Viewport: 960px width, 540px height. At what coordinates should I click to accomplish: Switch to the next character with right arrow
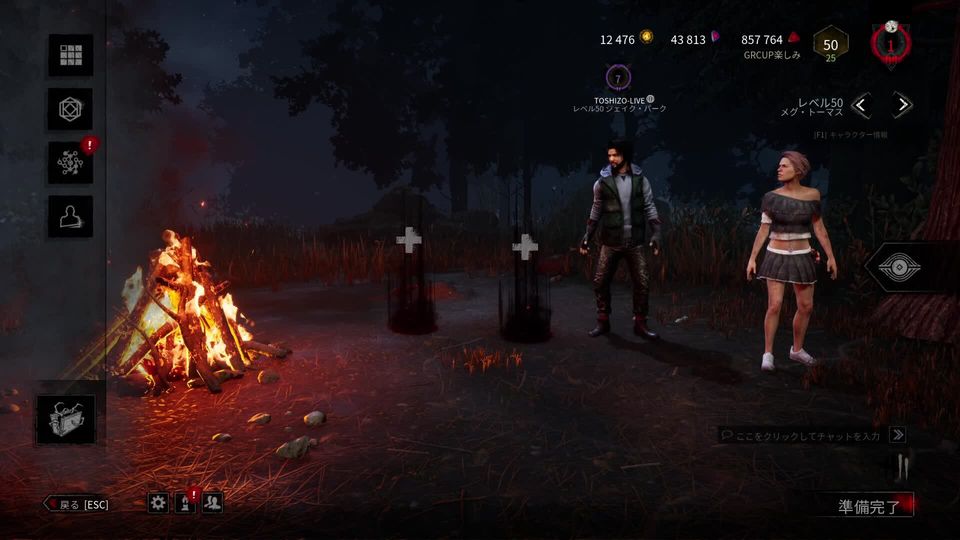point(902,105)
